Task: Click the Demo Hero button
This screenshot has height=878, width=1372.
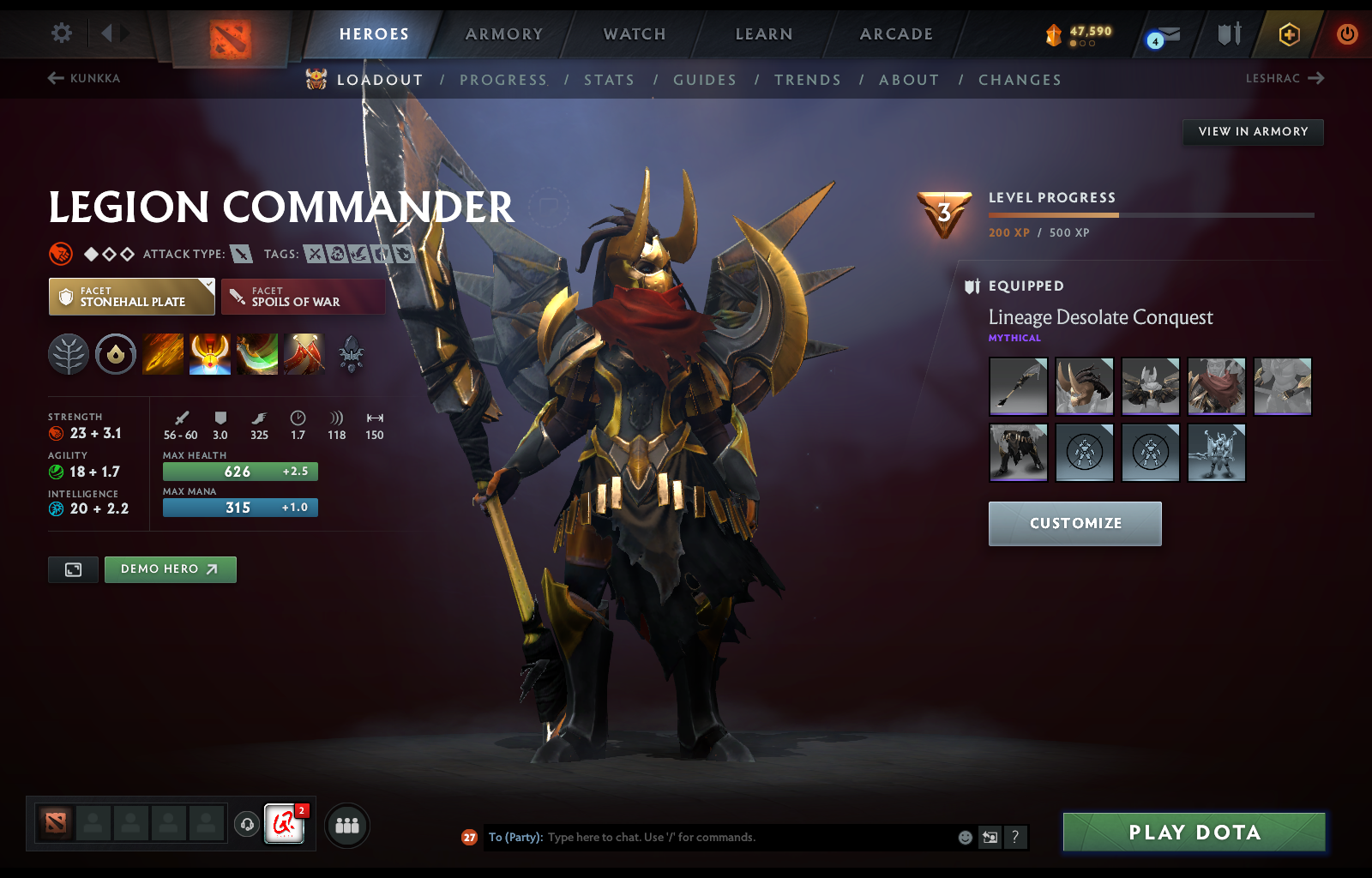Action: tap(170, 569)
